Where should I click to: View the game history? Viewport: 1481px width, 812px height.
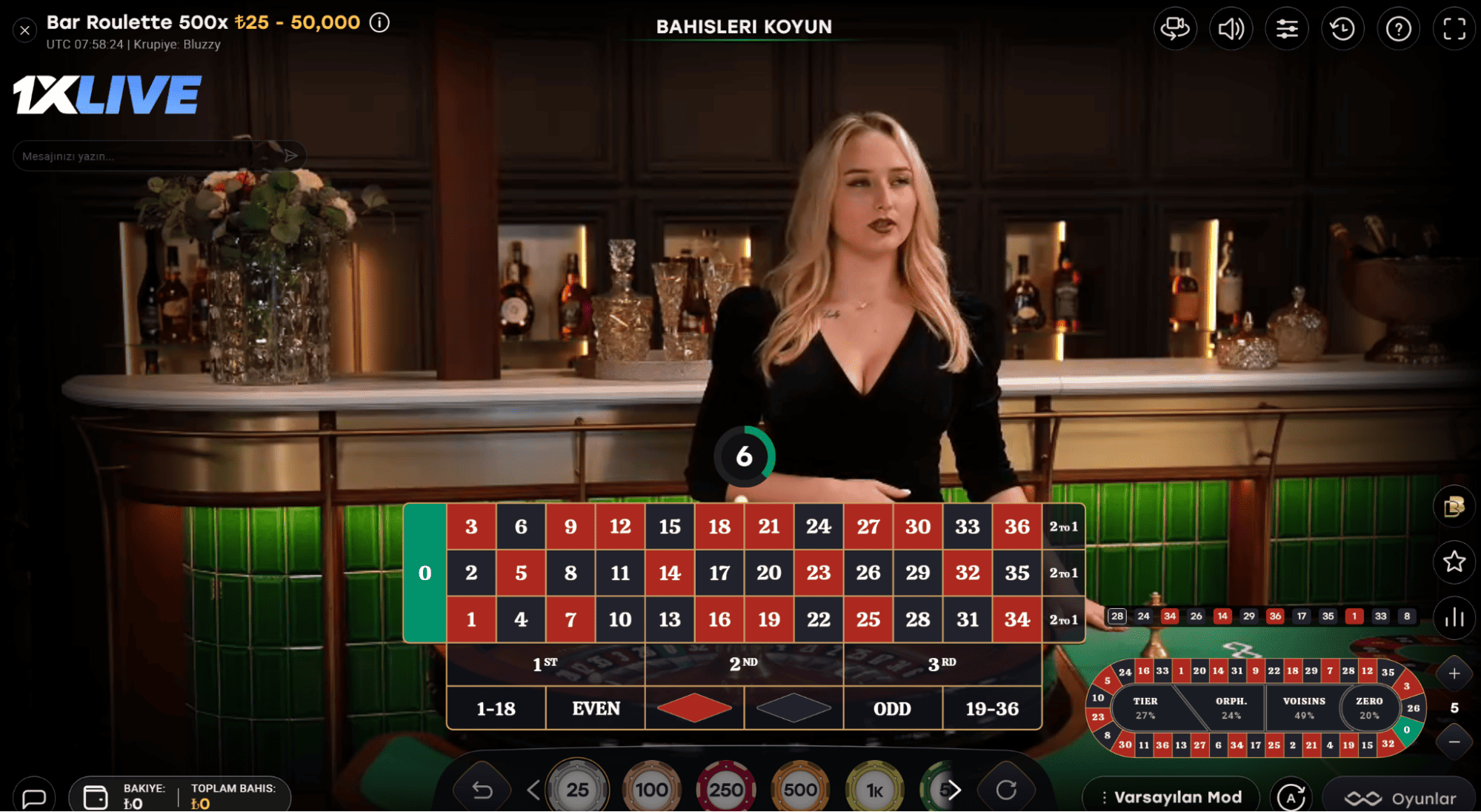[1342, 28]
